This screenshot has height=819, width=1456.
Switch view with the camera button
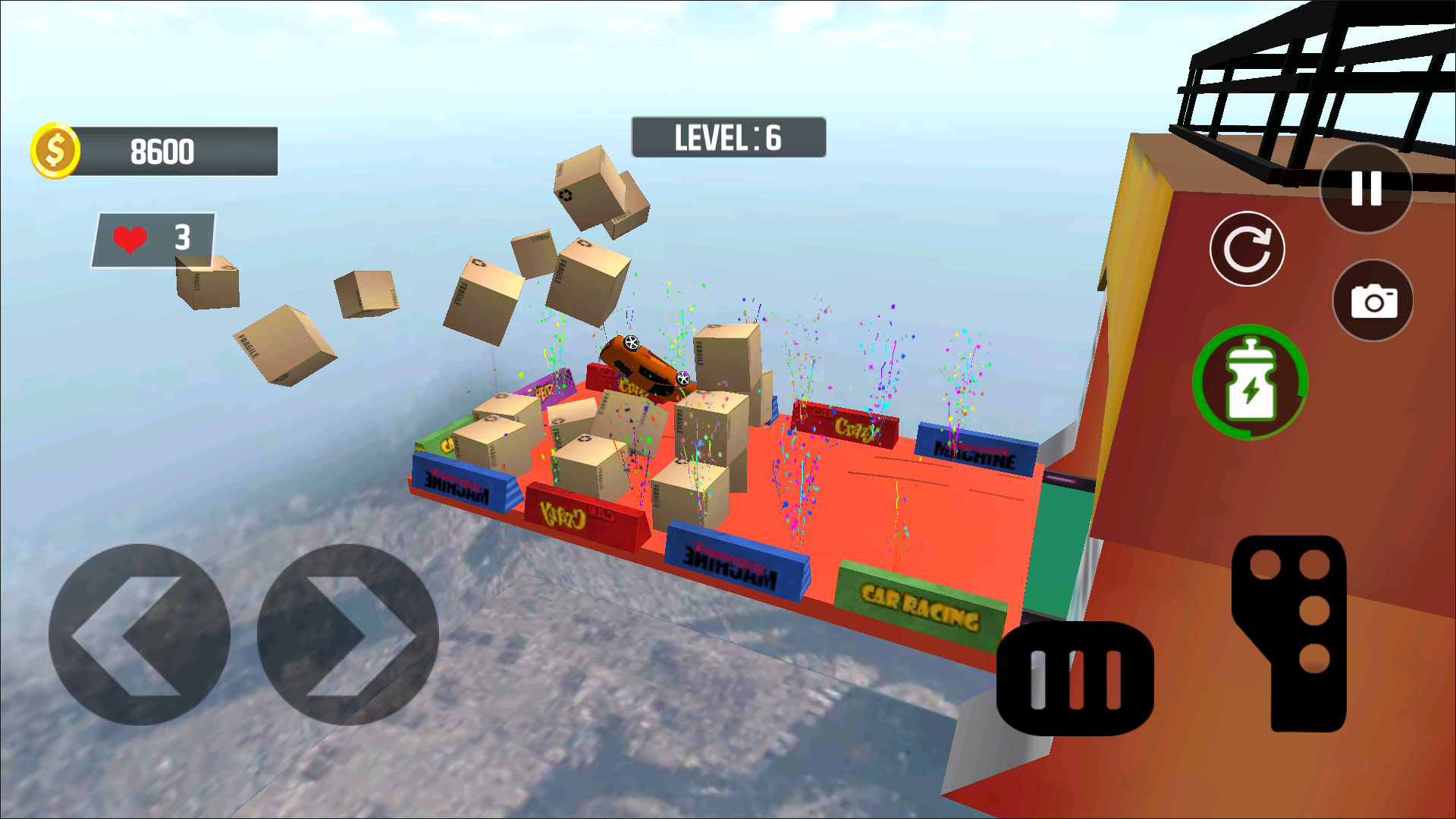[1373, 301]
